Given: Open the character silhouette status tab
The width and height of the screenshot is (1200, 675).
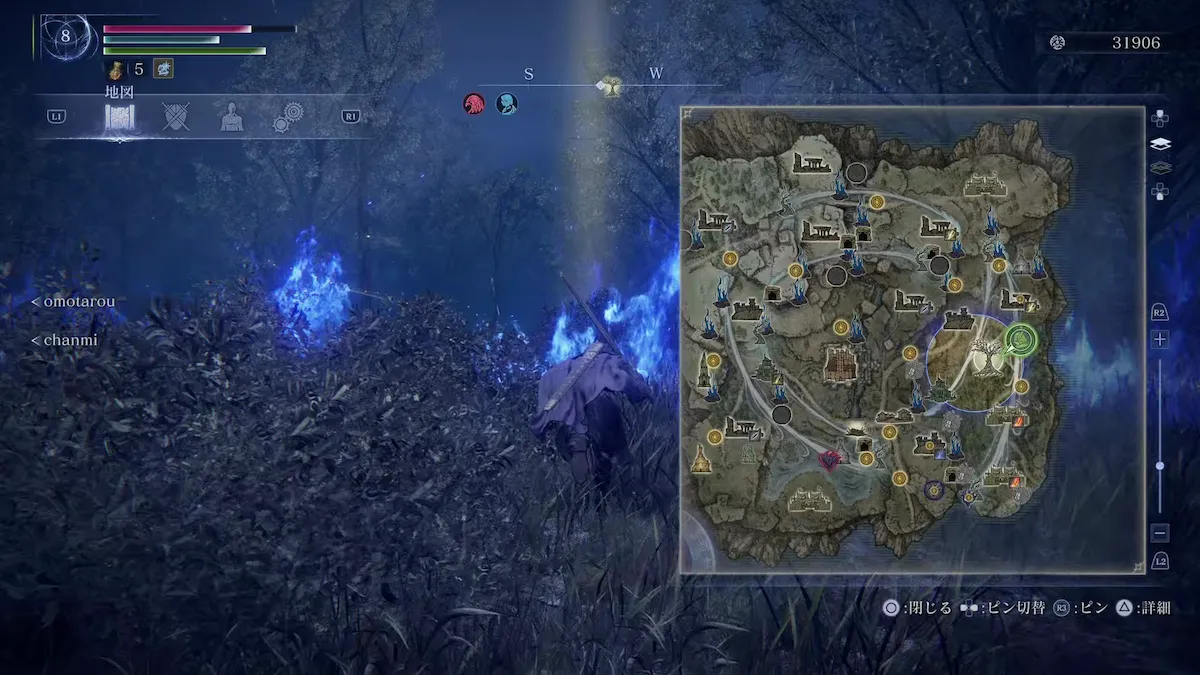Looking at the screenshot, I should point(232,118).
